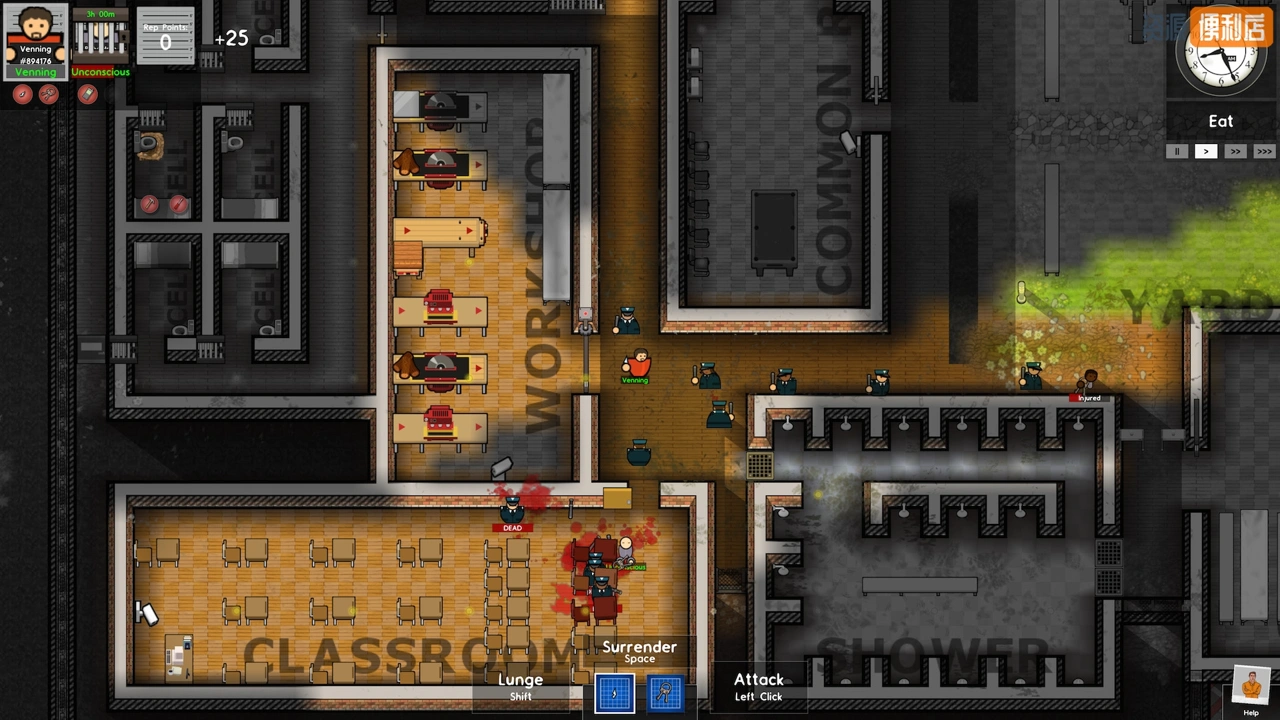Image resolution: width=1280 pixels, height=720 pixels.
Task: Select the red mobile phone contraband icon
Action: click(88, 94)
